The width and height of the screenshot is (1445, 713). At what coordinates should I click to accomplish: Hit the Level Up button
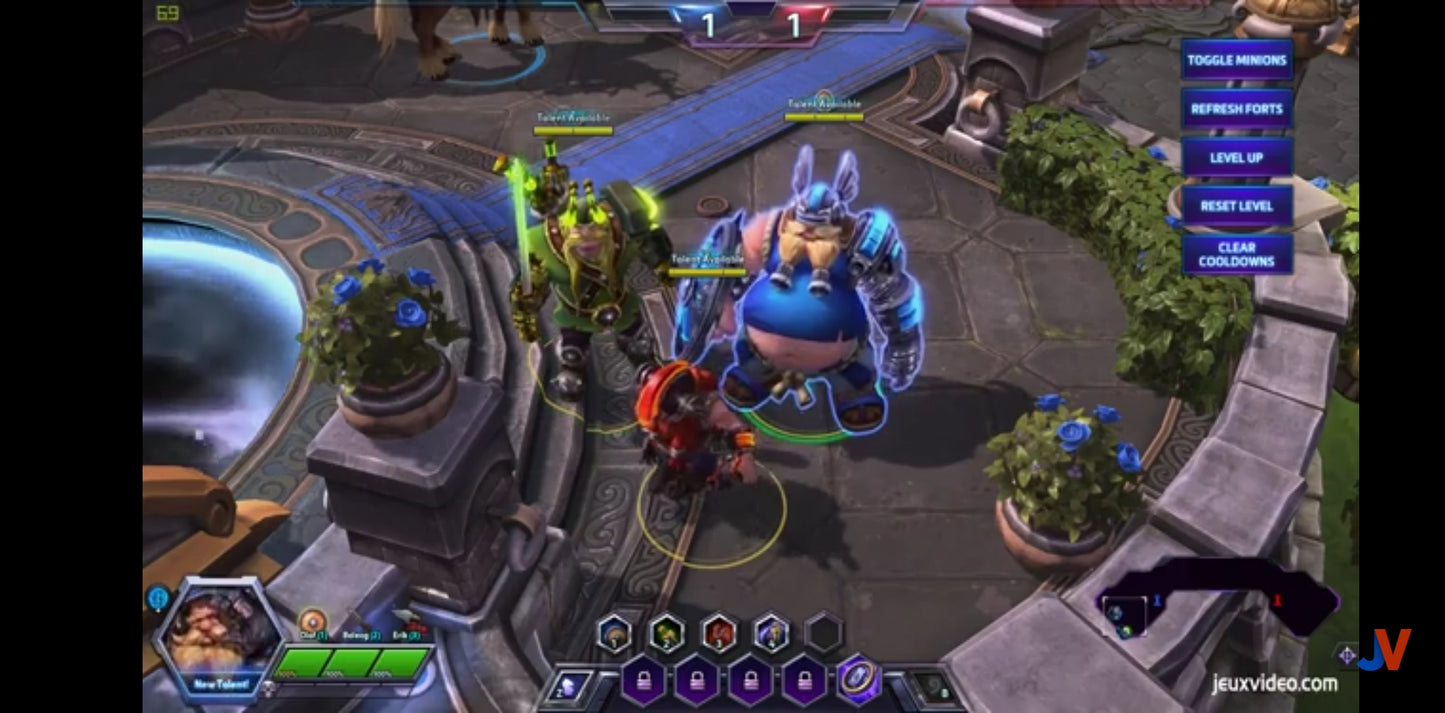point(1236,157)
